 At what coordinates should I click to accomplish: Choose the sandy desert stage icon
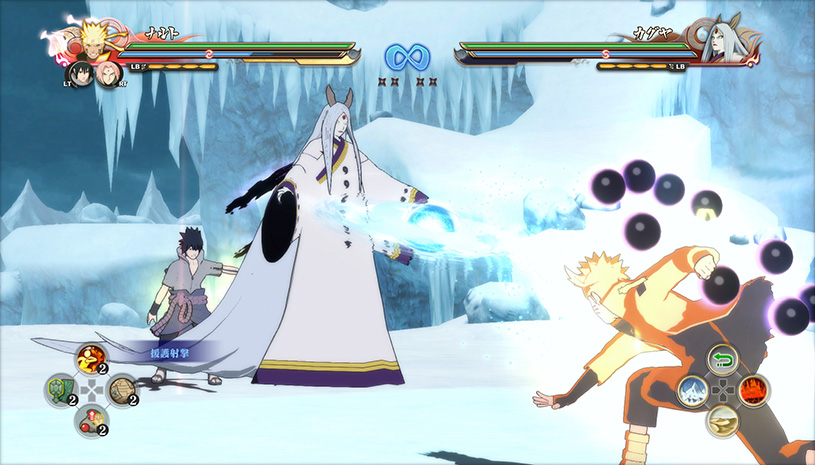click(x=723, y=420)
